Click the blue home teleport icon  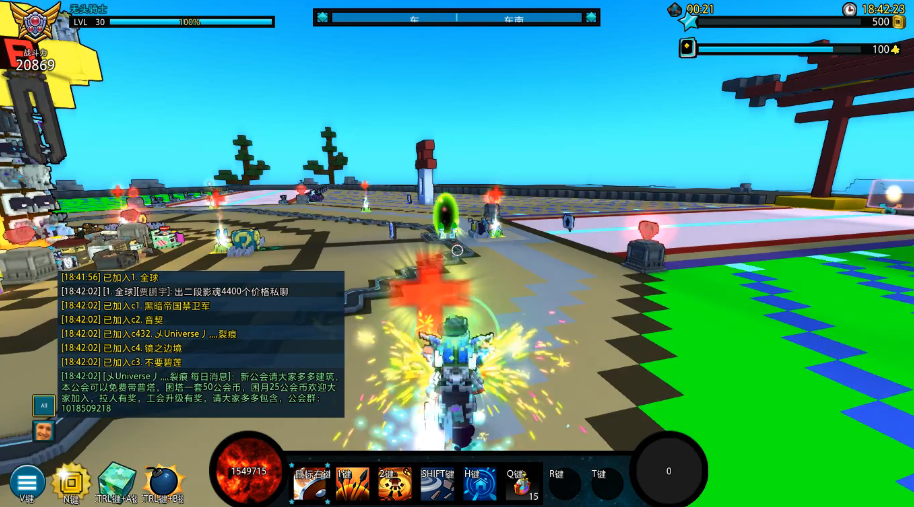pyautogui.click(x=480, y=485)
